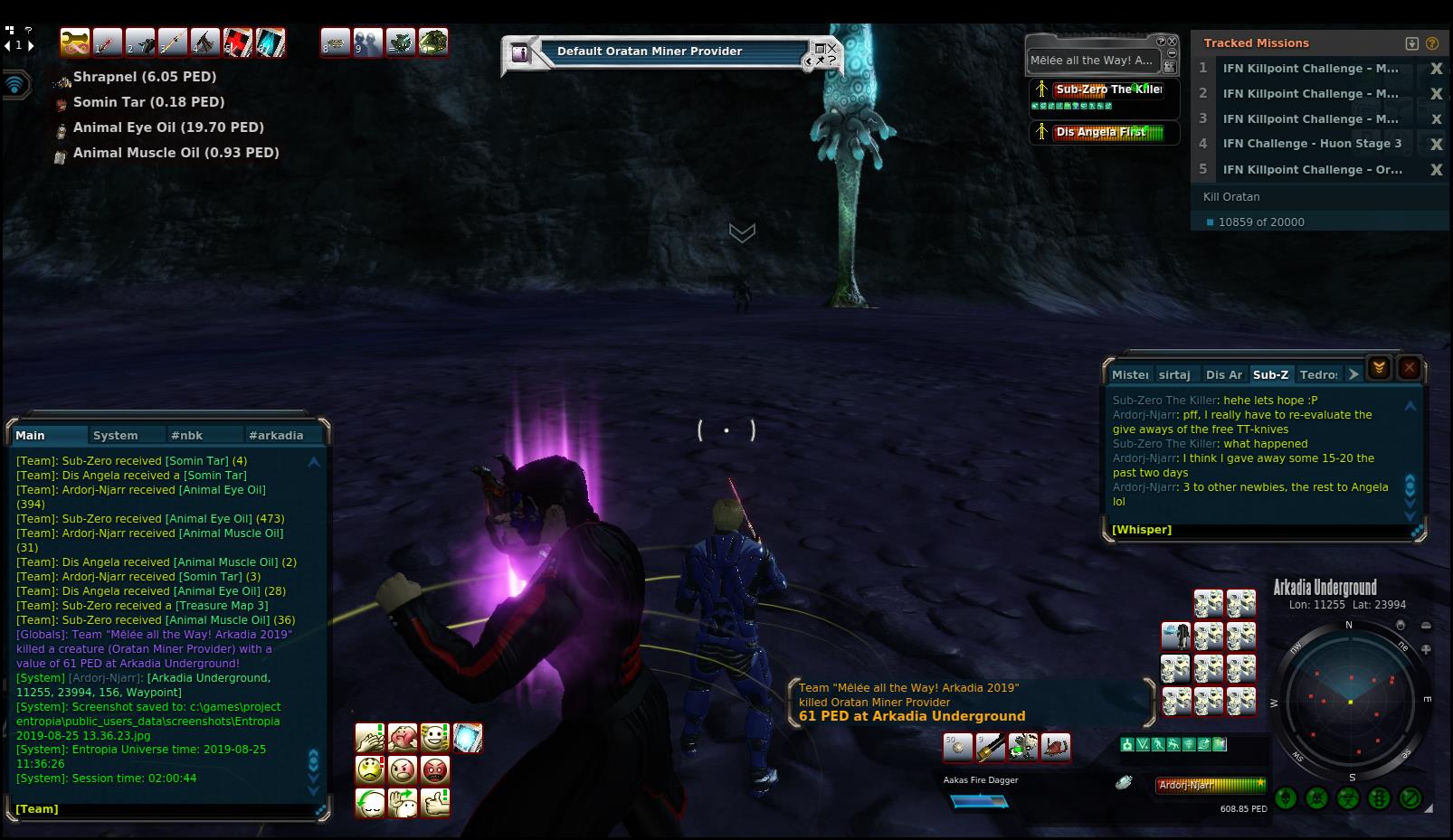Trigger the thumbs-up emote
The width and height of the screenshot is (1453, 840).
[x=435, y=802]
